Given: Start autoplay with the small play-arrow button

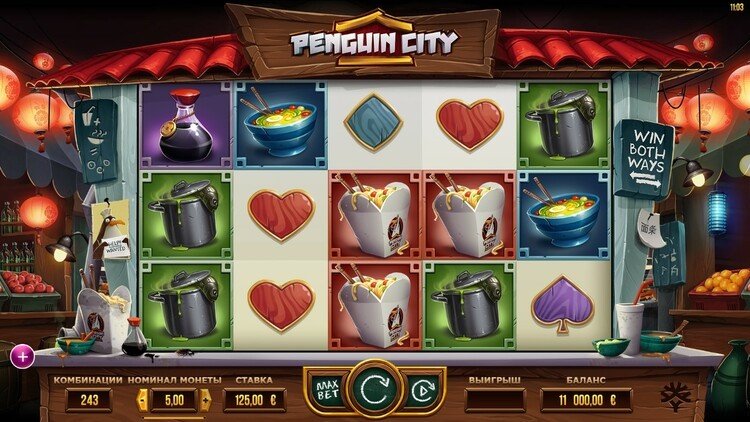Looking at the screenshot, I should pyautogui.click(x=423, y=388).
